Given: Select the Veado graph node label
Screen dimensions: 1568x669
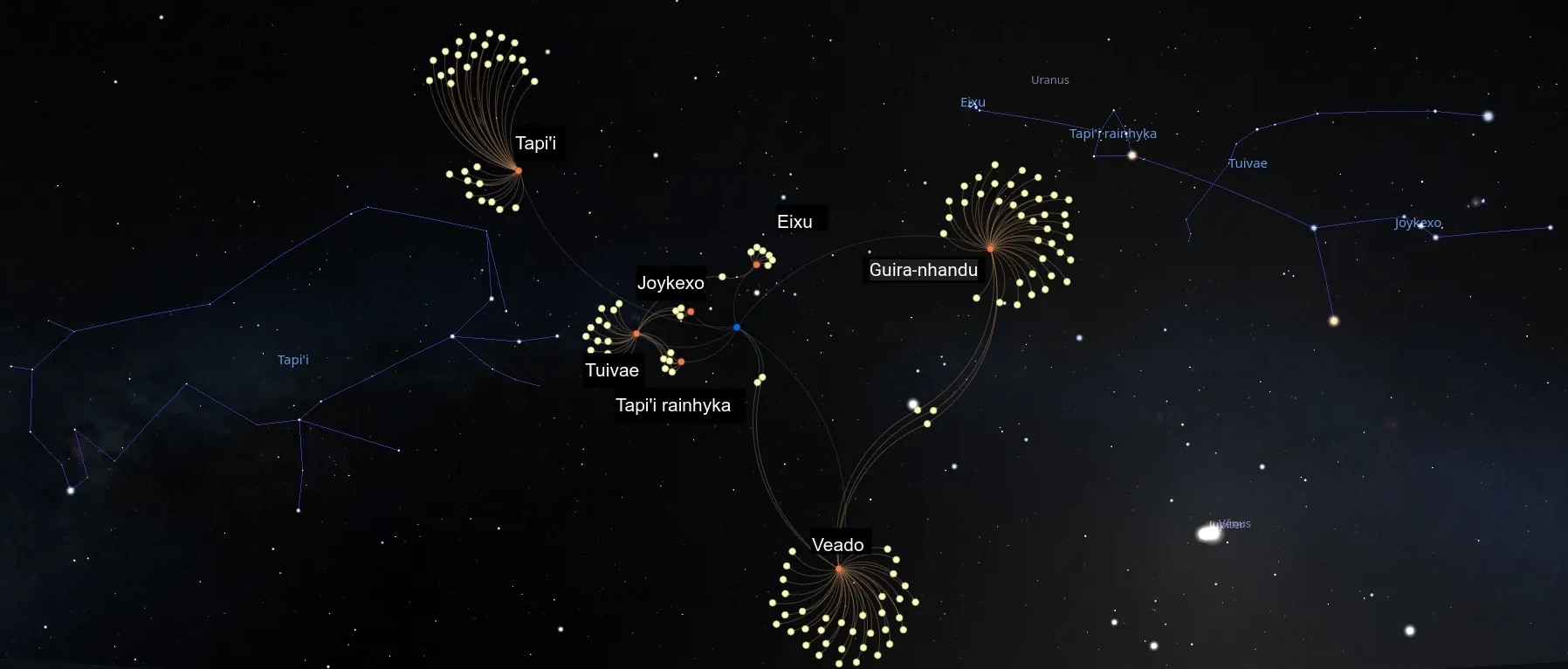Looking at the screenshot, I should click(837, 545).
